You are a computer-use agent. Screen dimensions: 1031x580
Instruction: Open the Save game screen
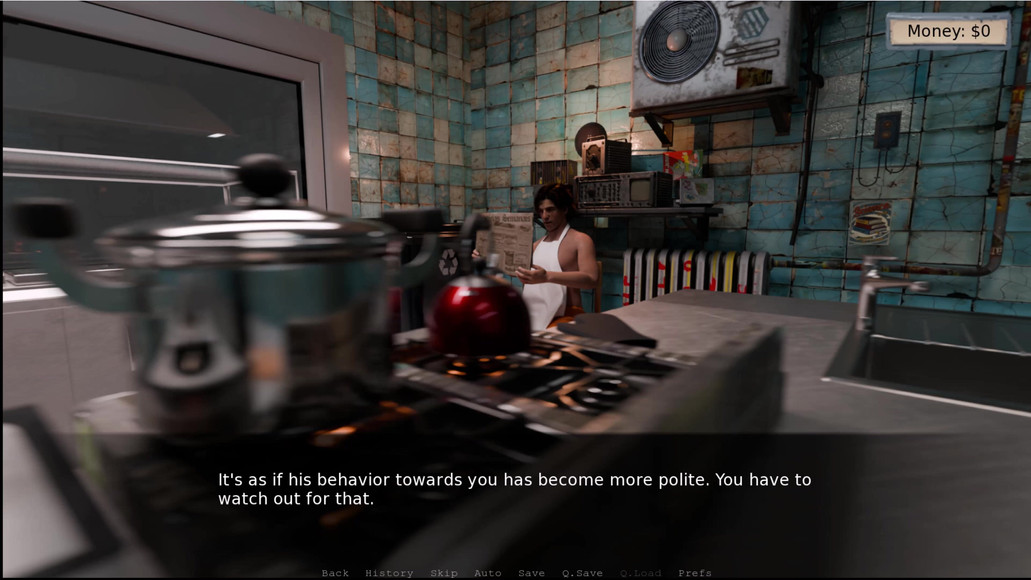coord(531,573)
